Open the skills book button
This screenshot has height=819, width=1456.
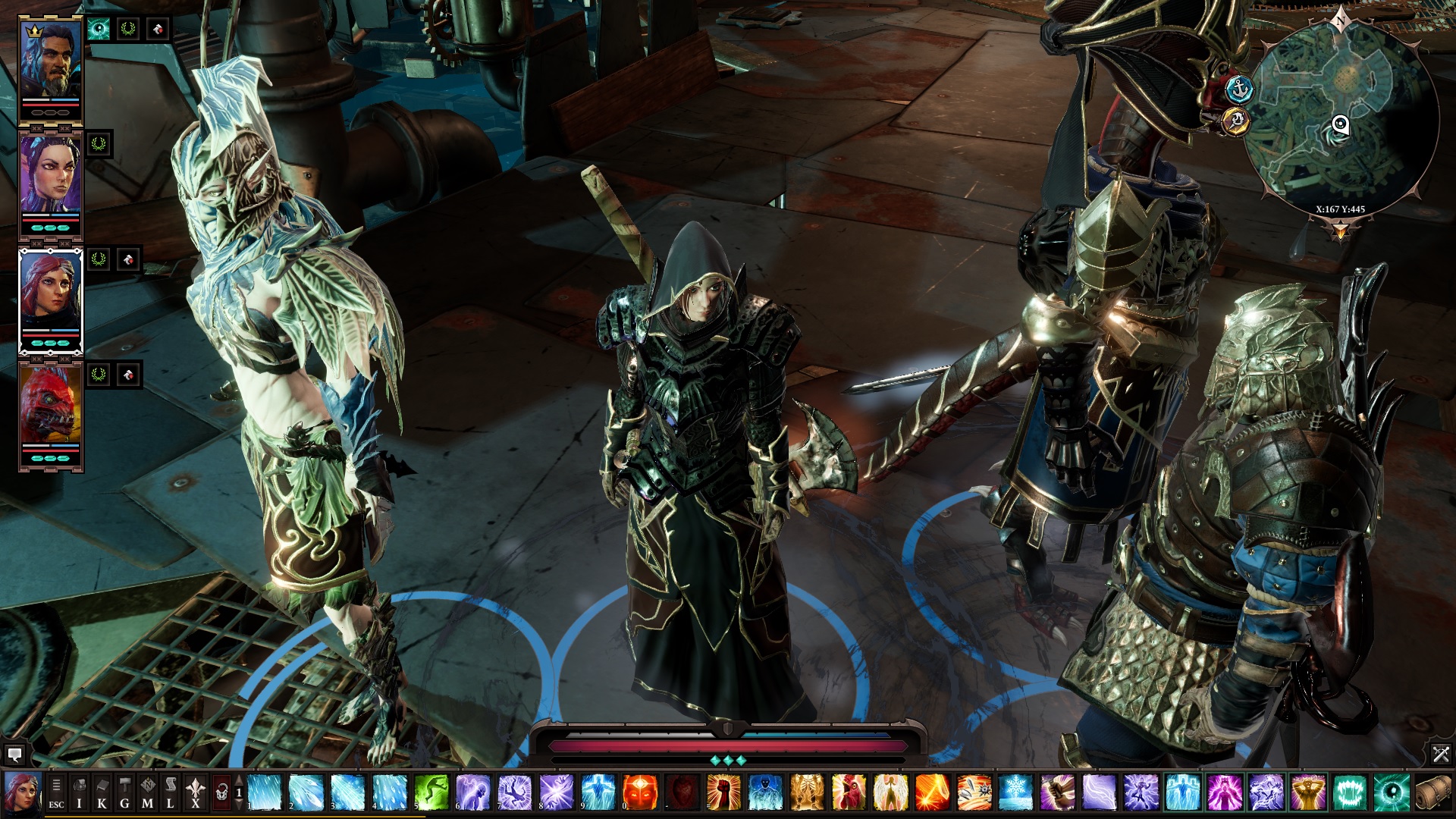pos(102,793)
